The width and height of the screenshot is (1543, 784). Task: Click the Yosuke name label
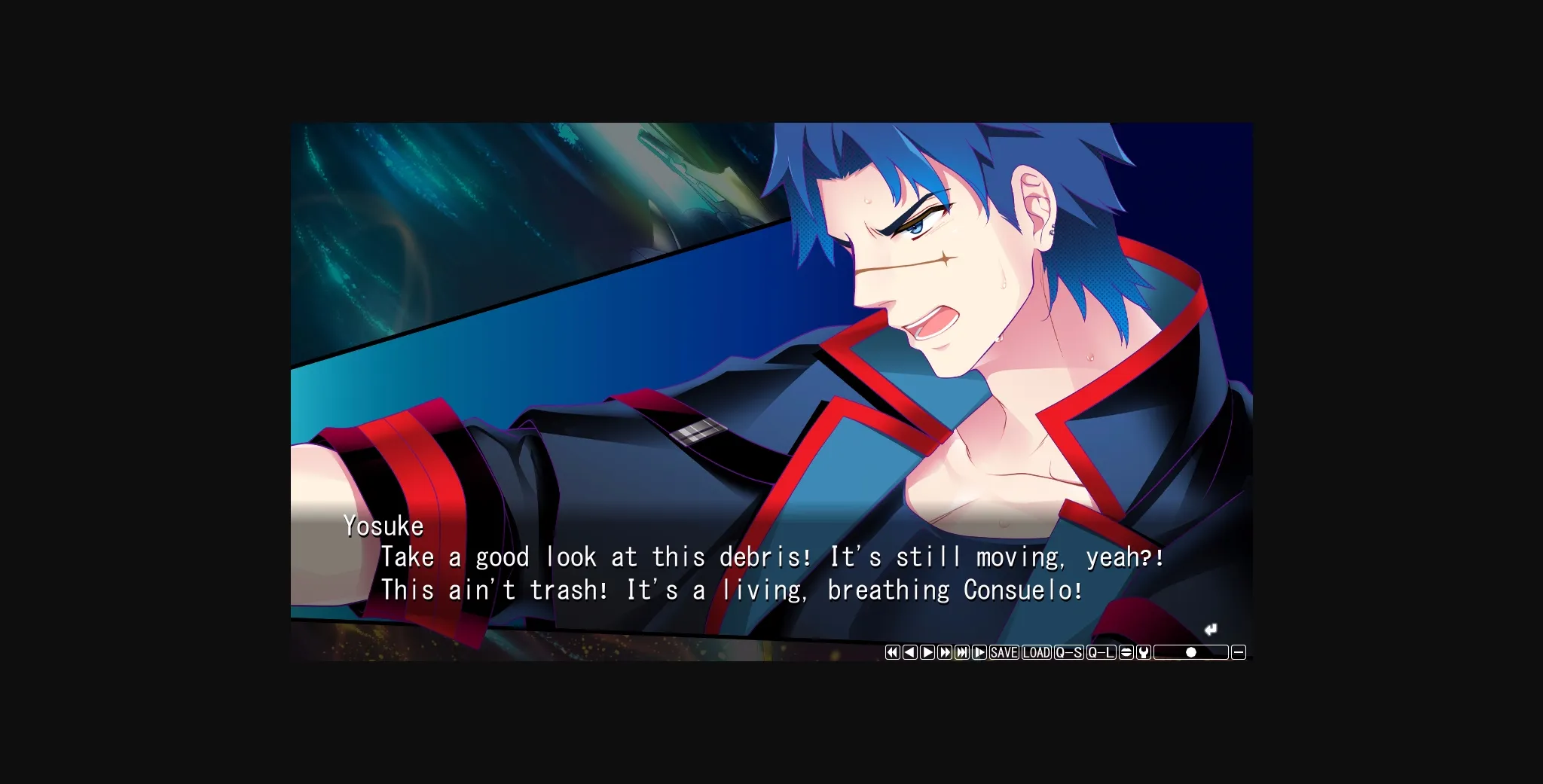point(383,526)
